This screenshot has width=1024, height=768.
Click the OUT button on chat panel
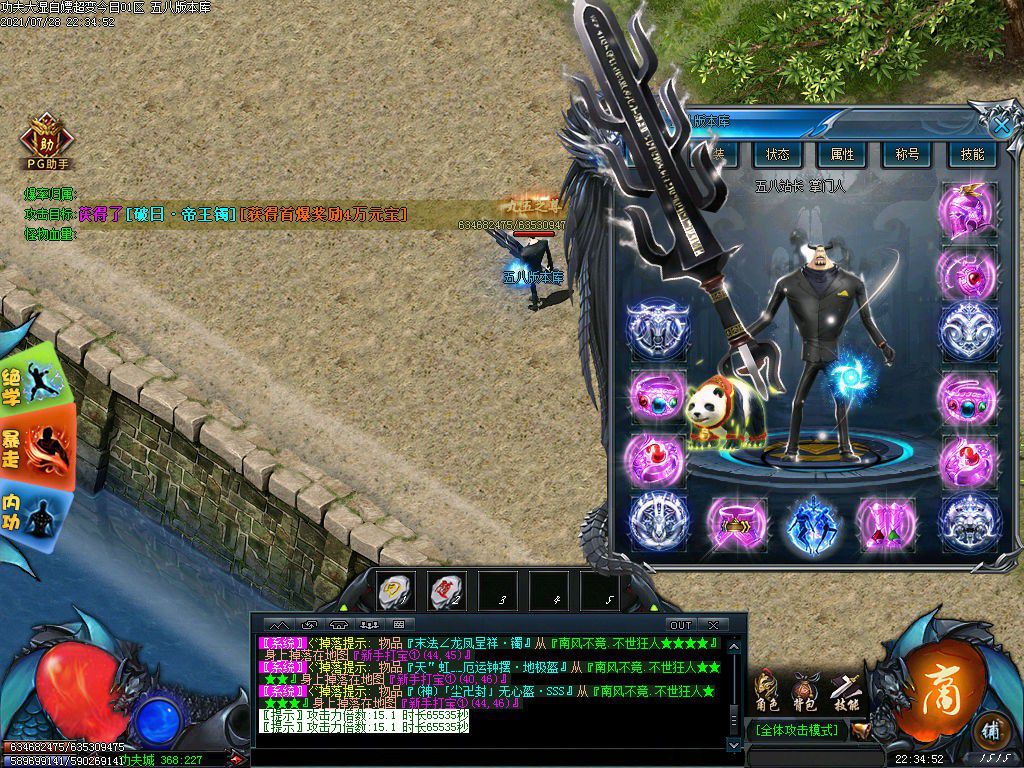pos(680,625)
